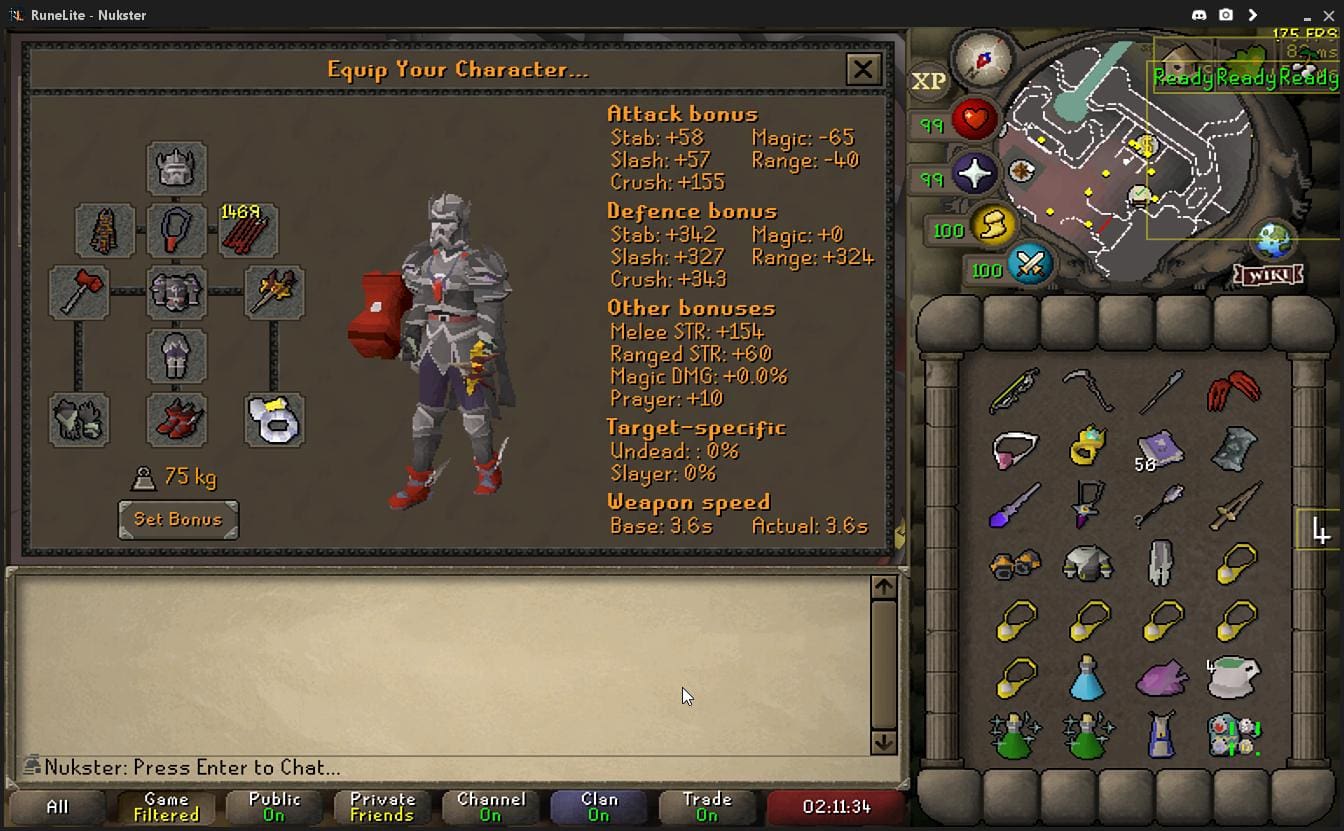
Task: Click the Discord icon in the RuneLite title bar
Action: pos(1200,15)
